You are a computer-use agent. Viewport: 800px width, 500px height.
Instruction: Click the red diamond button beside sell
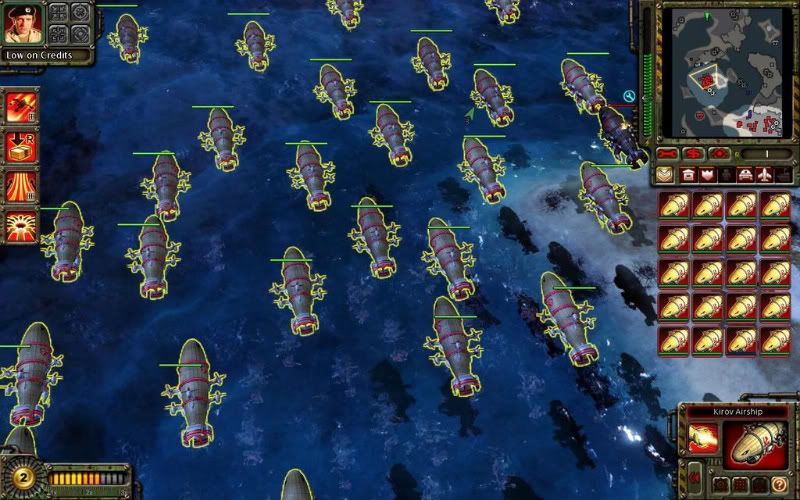click(x=718, y=154)
